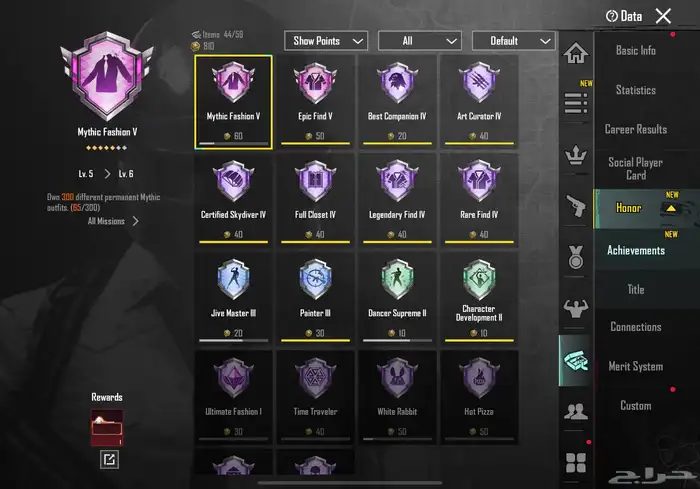Select the Epic Find V badge
Image resolution: width=700 pixels, height=489 pixels.
[315, 99]
